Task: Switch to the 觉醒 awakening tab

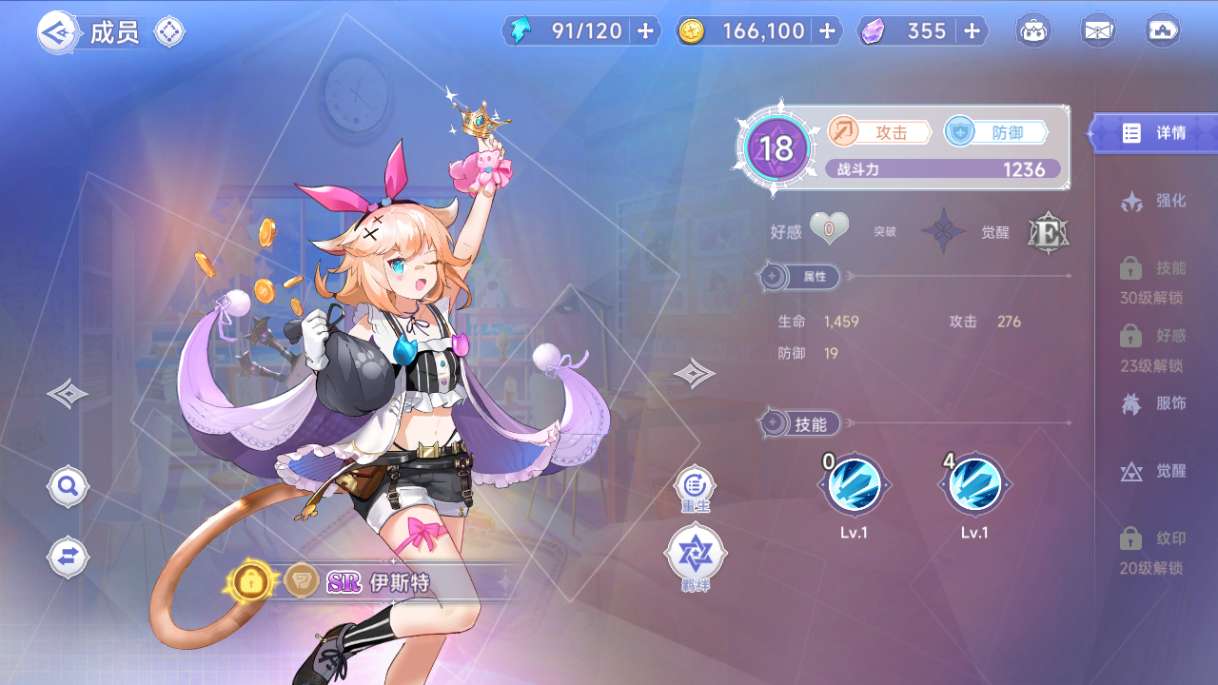Action: [1154, 471]
